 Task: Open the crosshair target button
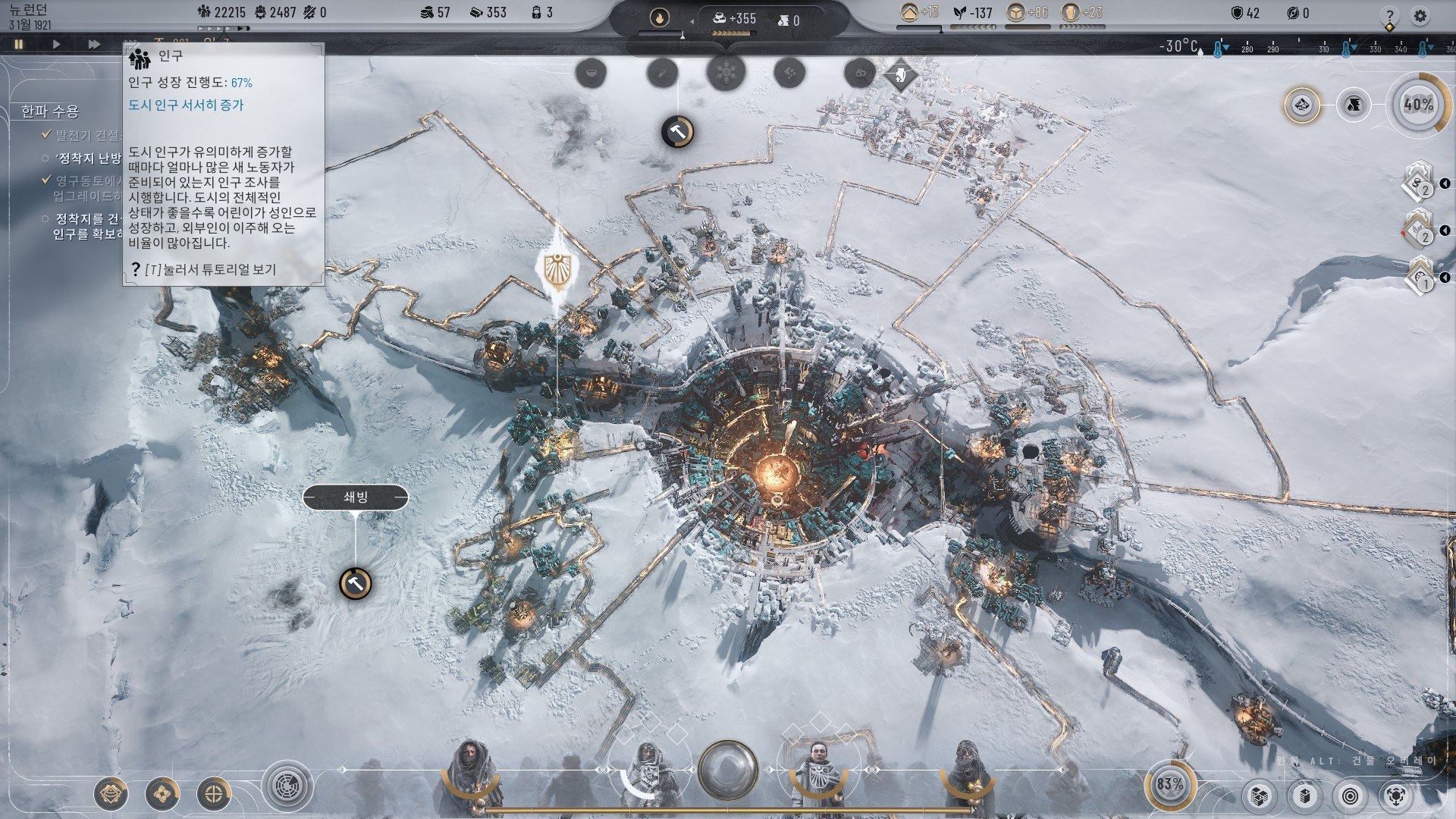(x=214, y=794)
